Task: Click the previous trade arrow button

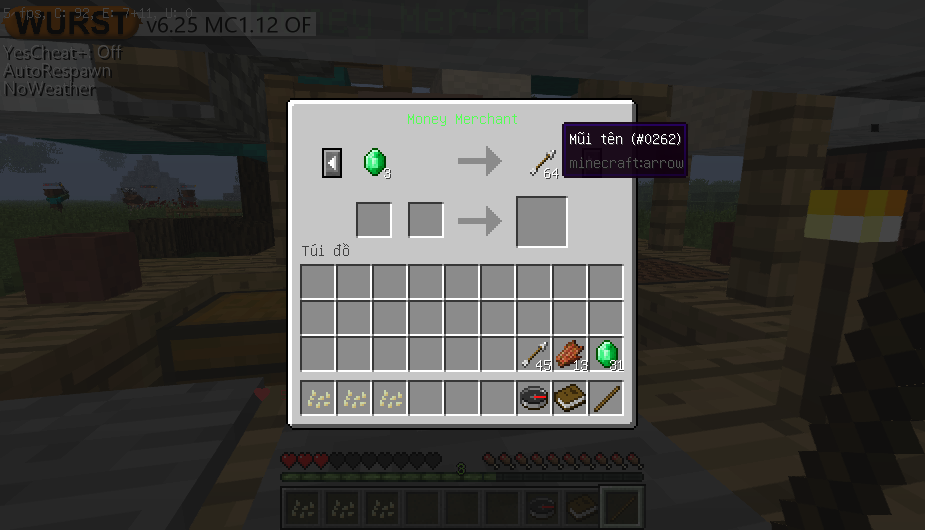Action: pos(332,162)
